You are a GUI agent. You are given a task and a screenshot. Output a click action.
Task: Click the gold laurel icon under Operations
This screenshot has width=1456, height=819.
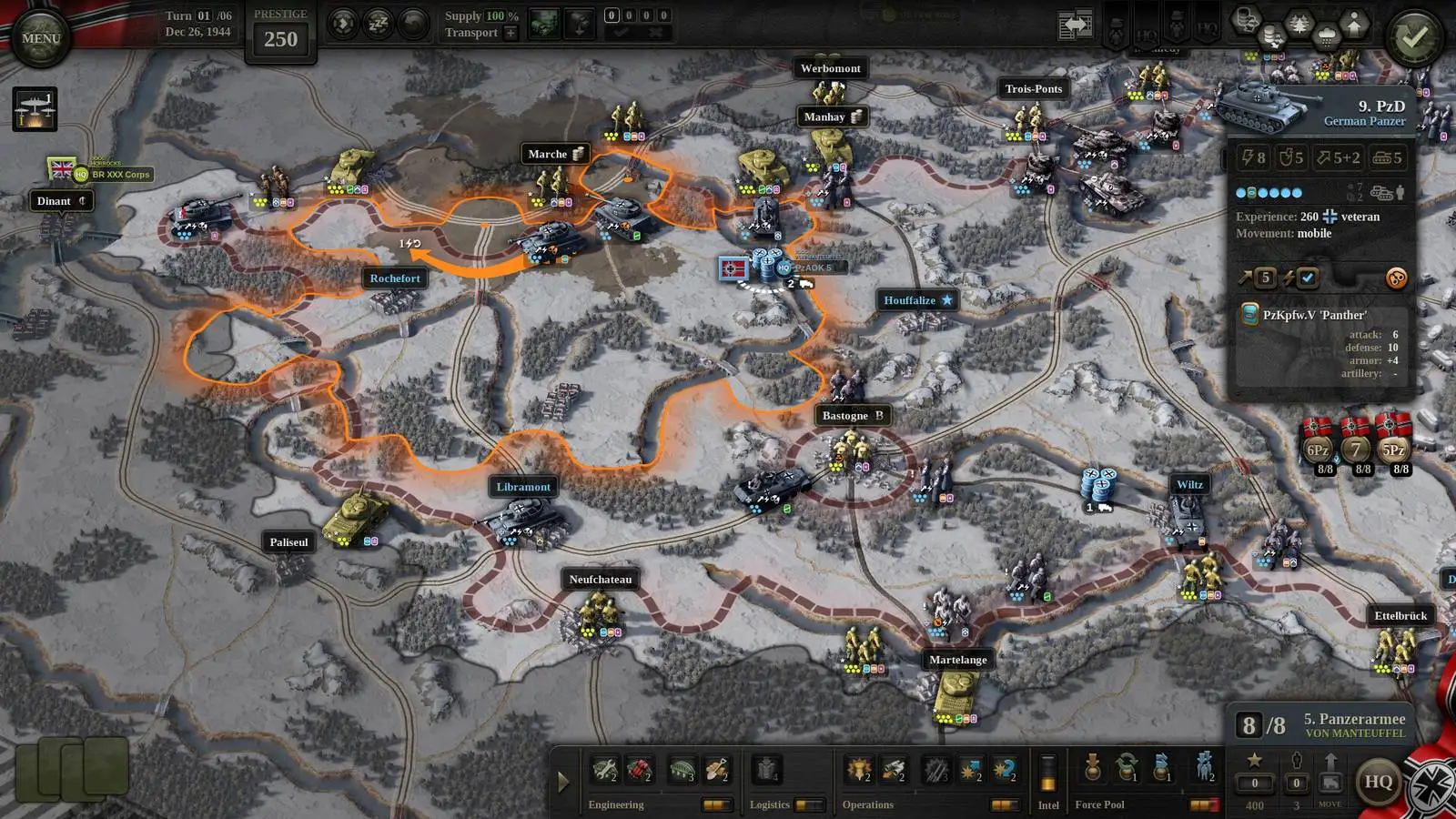click(859, 771)
